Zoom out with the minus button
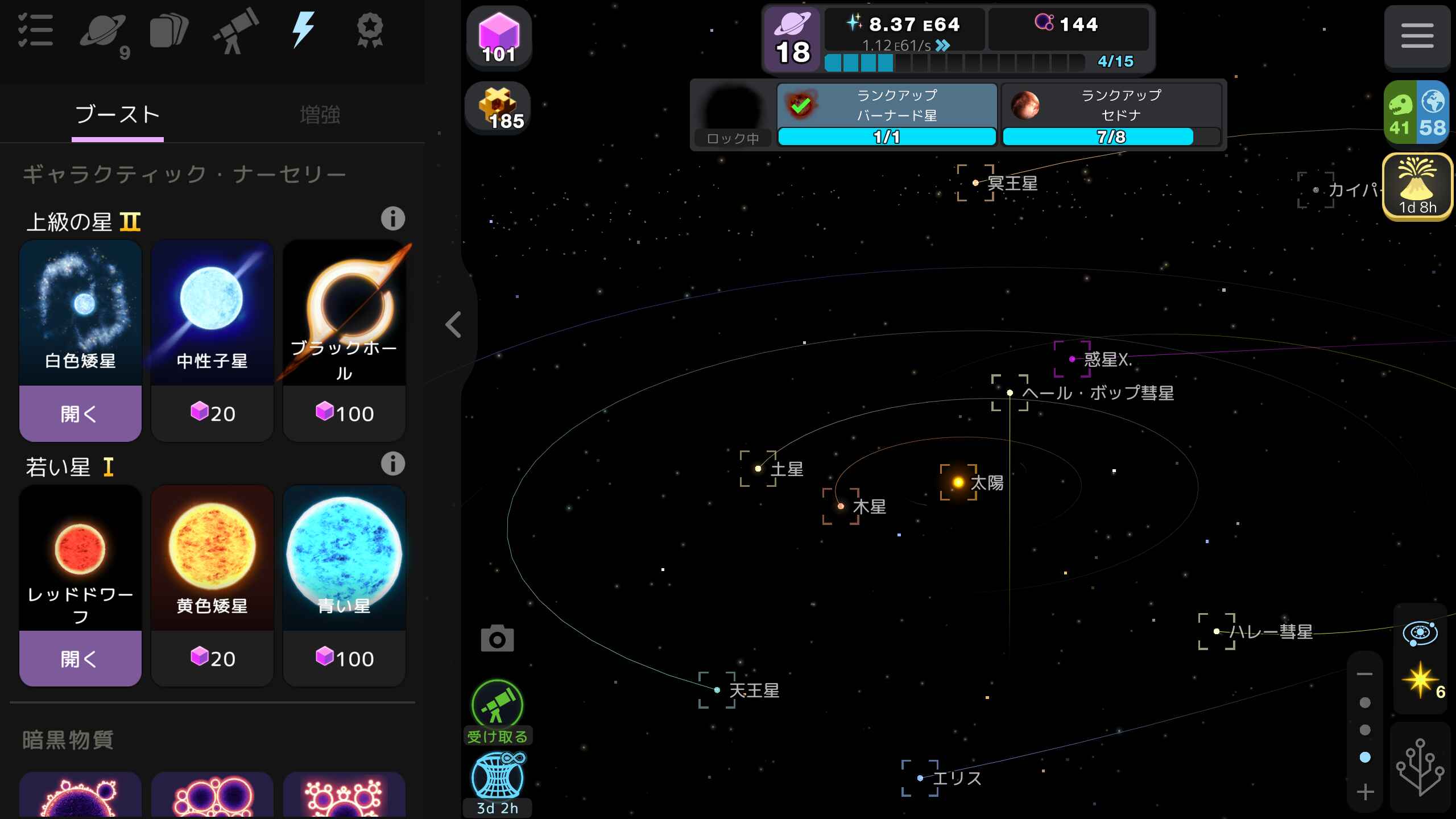 click(x=1365, y=675)
